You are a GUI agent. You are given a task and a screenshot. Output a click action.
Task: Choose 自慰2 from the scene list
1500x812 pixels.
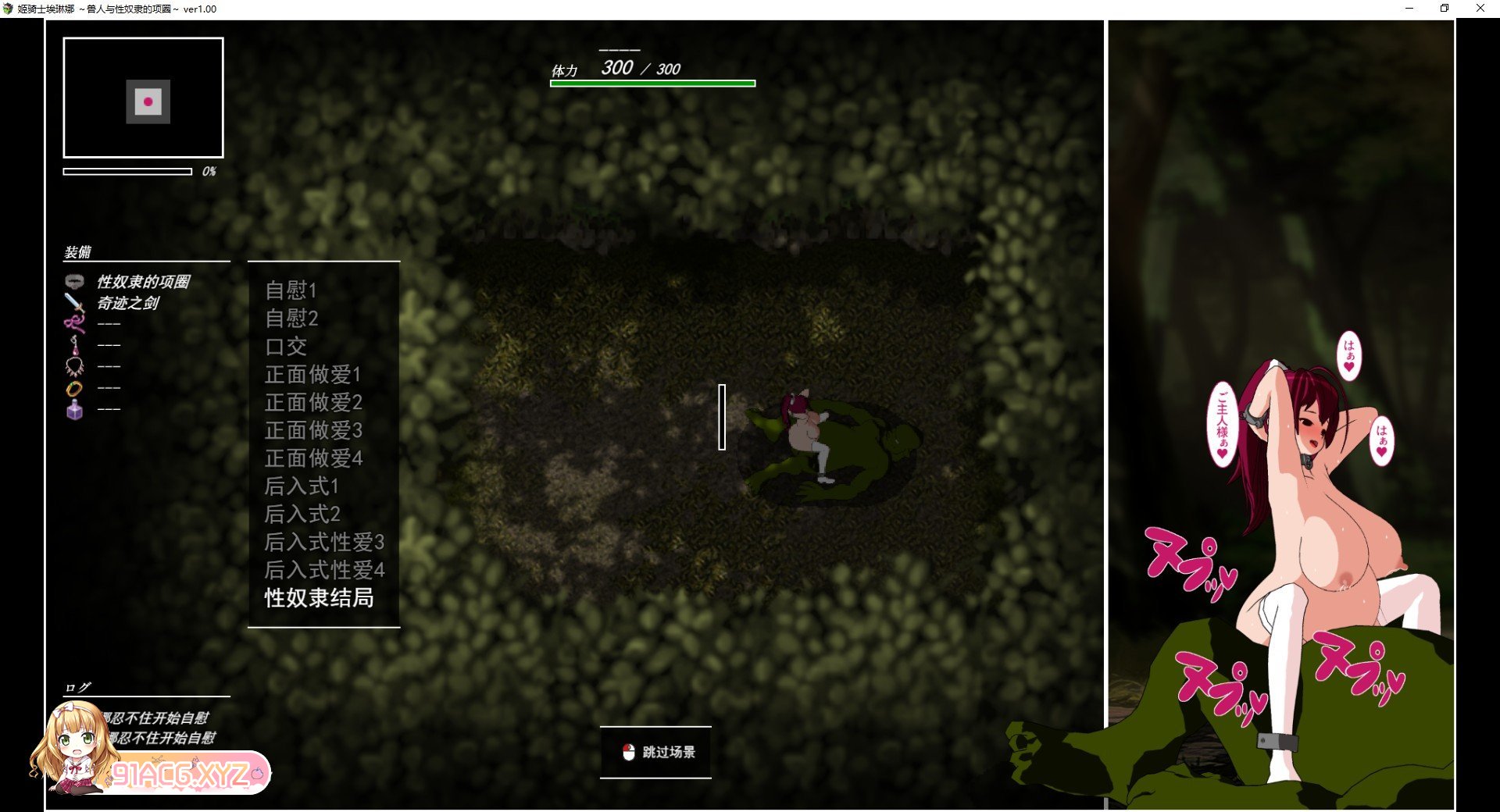click(291, 319)
